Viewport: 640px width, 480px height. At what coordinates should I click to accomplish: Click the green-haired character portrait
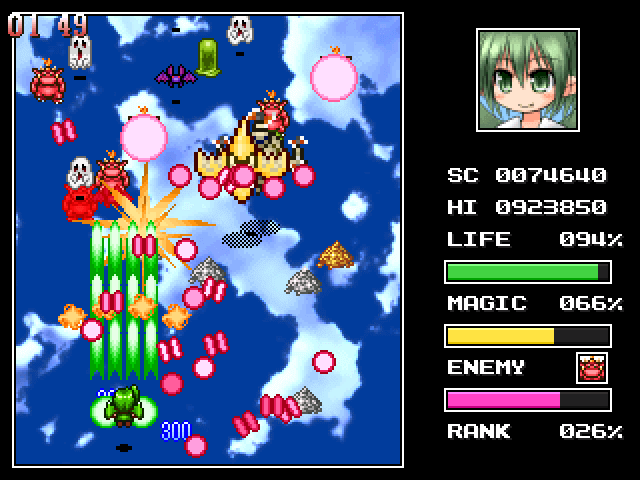528,79
